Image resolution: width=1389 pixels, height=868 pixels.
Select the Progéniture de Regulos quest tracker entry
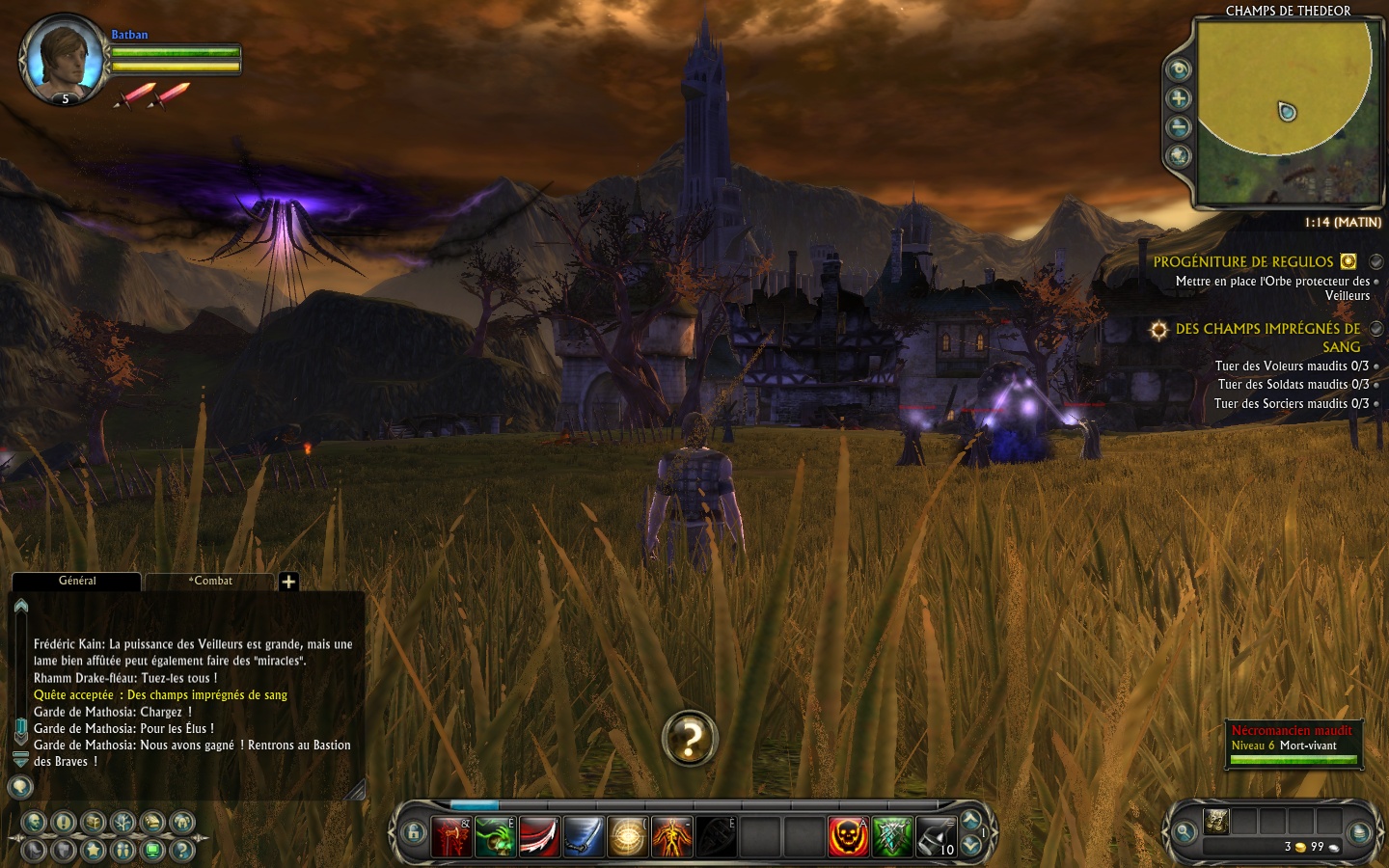tap(1242, 262)
